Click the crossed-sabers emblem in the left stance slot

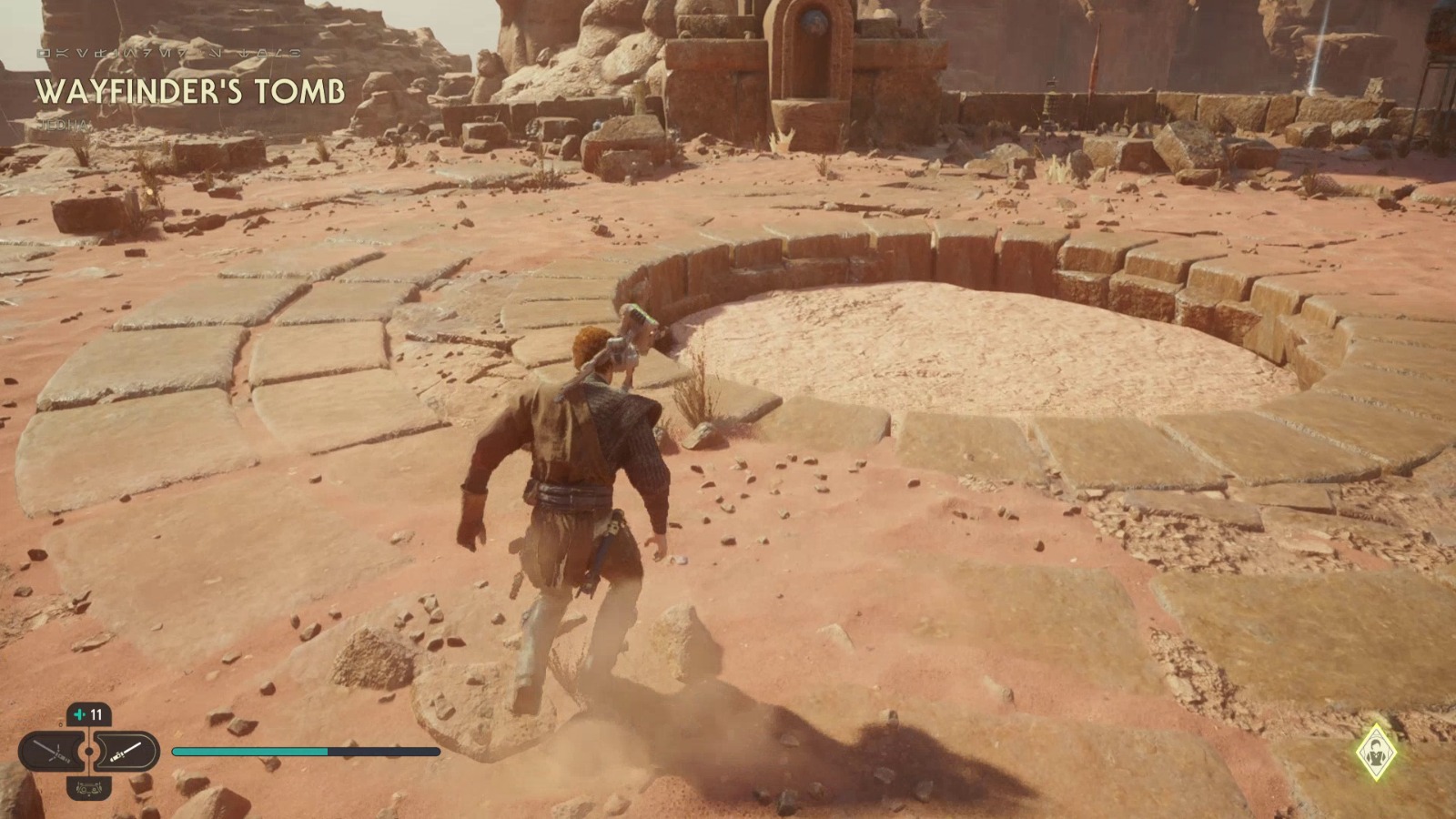(x=50, y=750)
